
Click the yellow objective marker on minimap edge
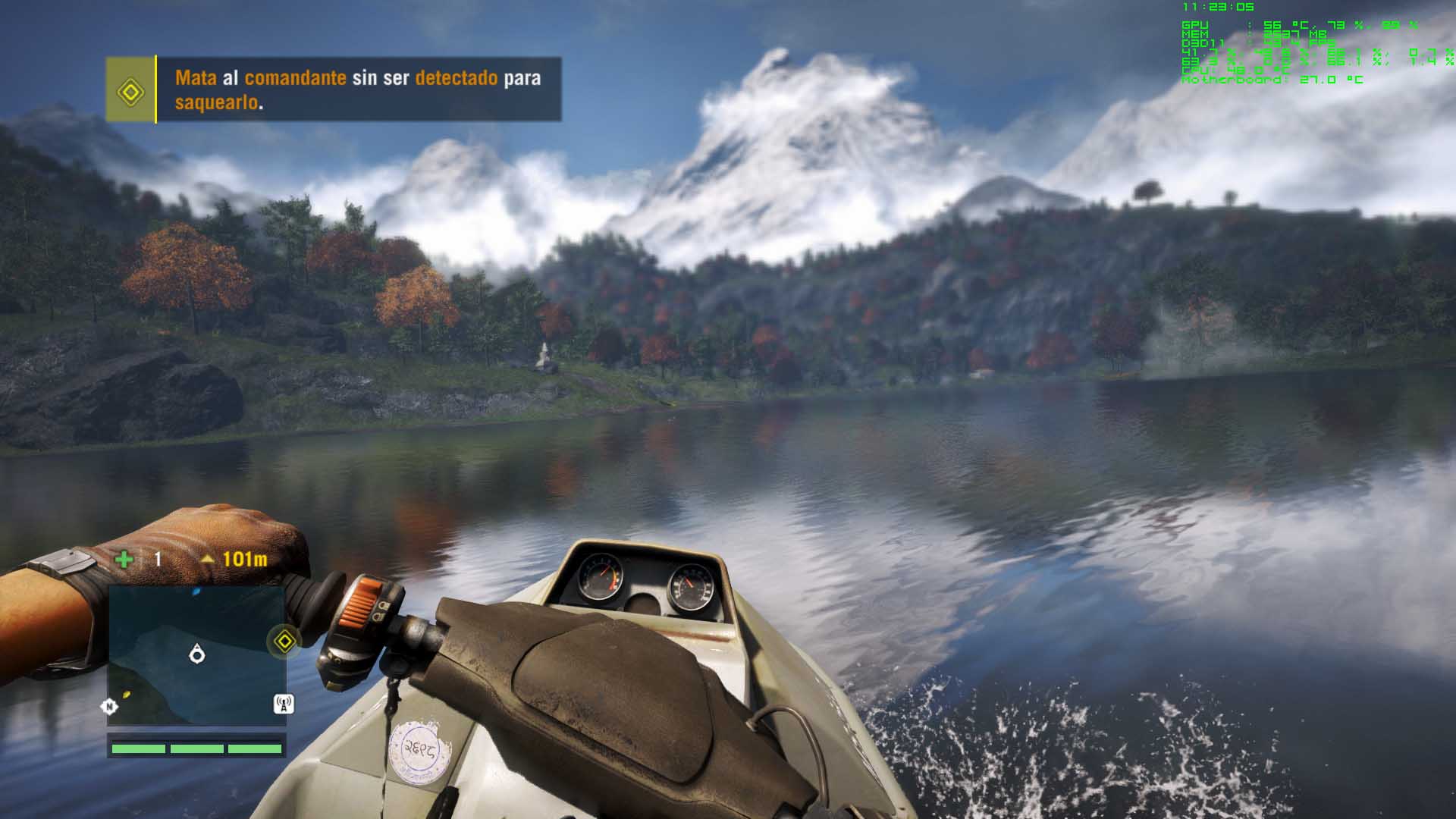point(284,642)
